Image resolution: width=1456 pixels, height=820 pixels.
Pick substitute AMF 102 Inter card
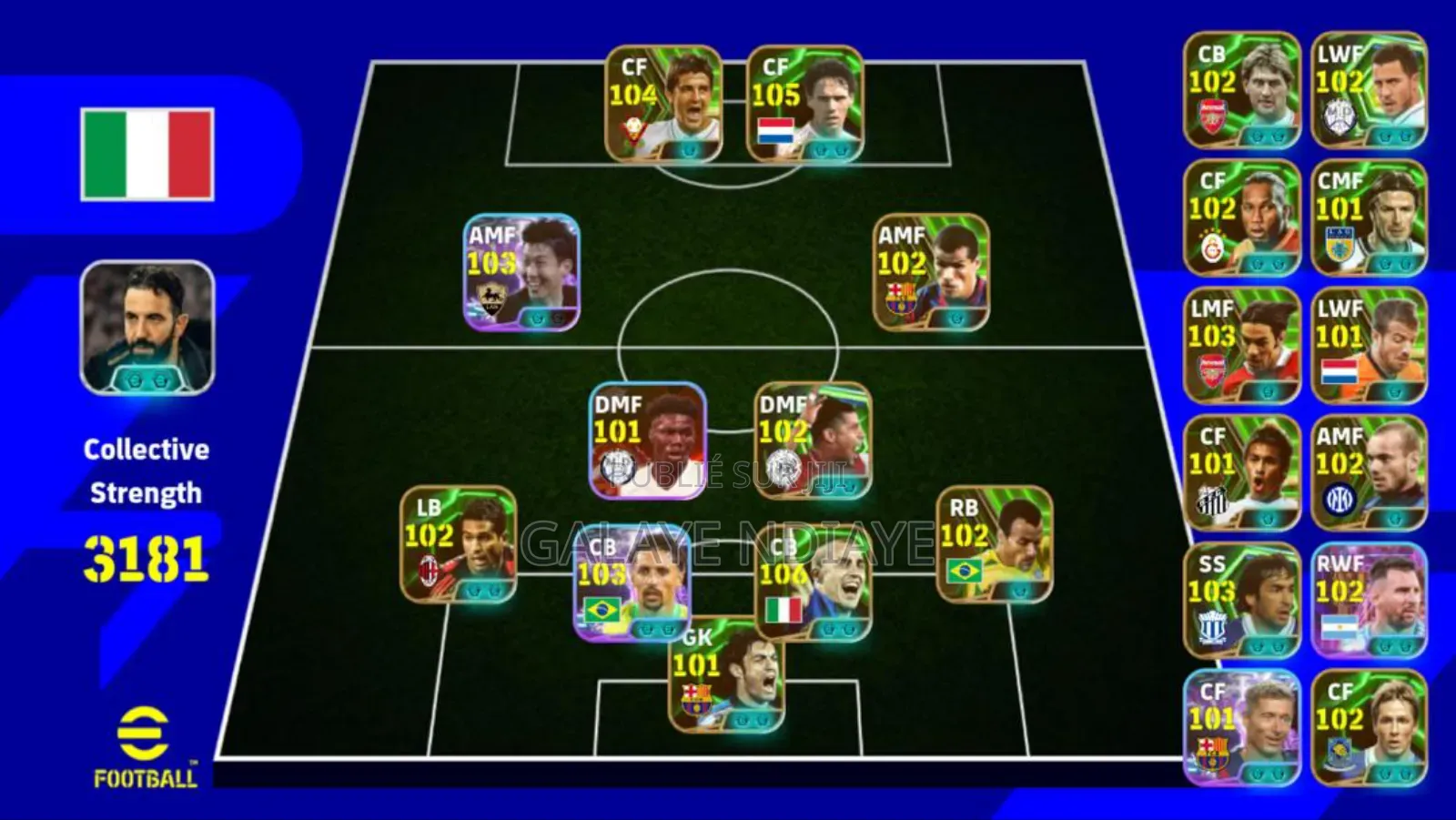(x=1369, y=472)
